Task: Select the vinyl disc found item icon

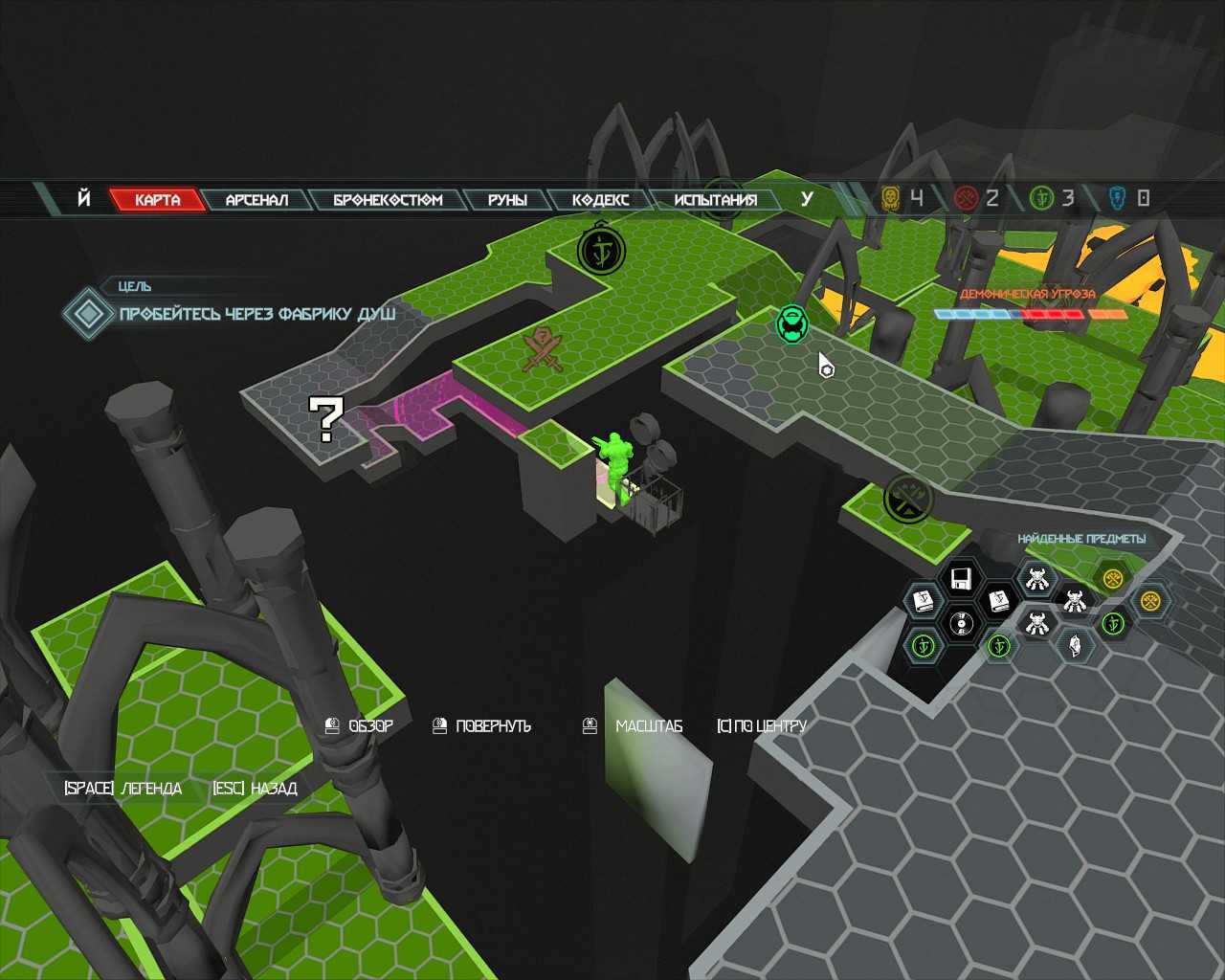Action: [960, 624]
